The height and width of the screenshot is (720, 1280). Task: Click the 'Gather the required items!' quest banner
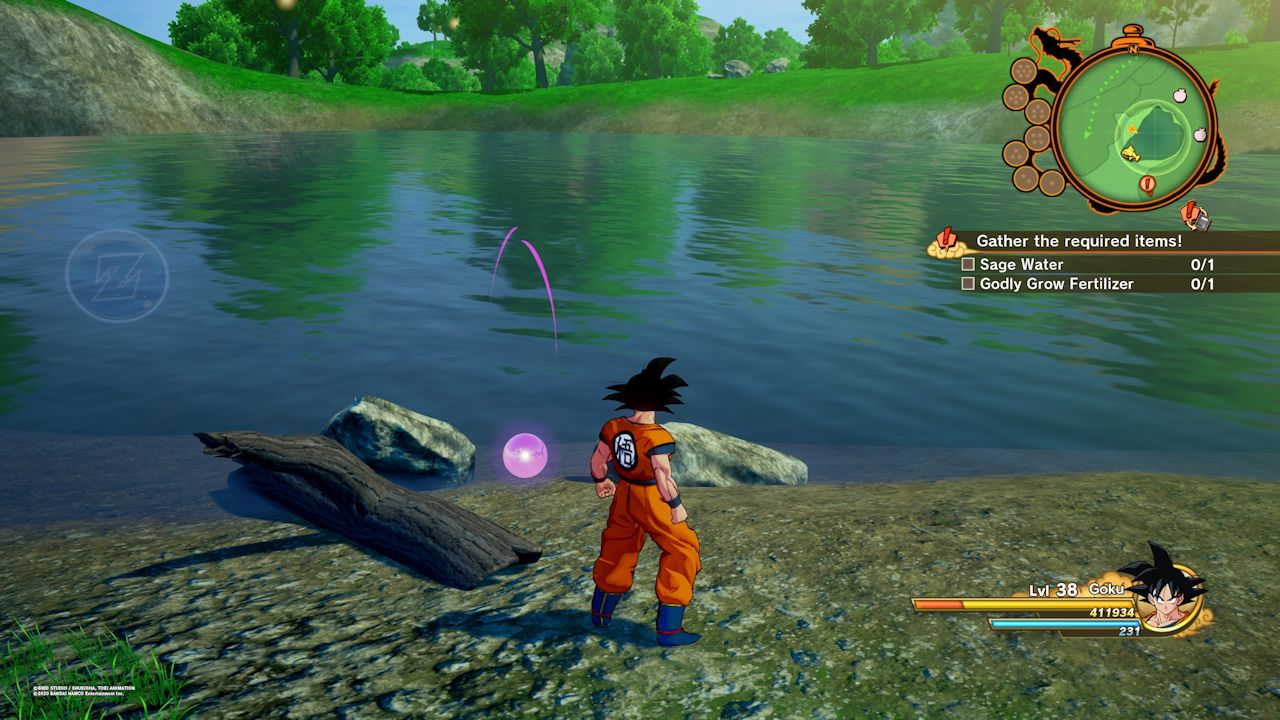point(1080,240)
